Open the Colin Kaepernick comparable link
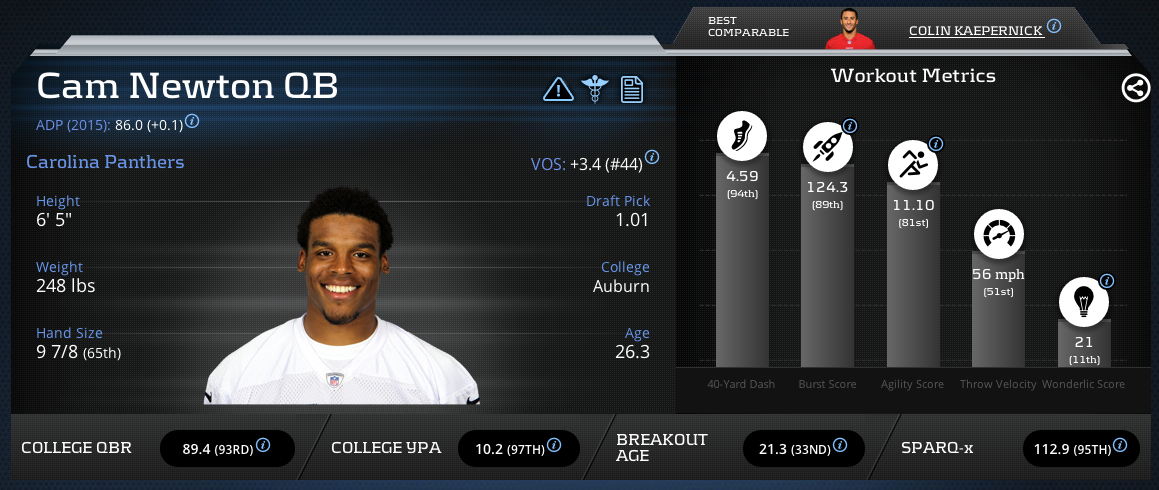 pos(975,31)
